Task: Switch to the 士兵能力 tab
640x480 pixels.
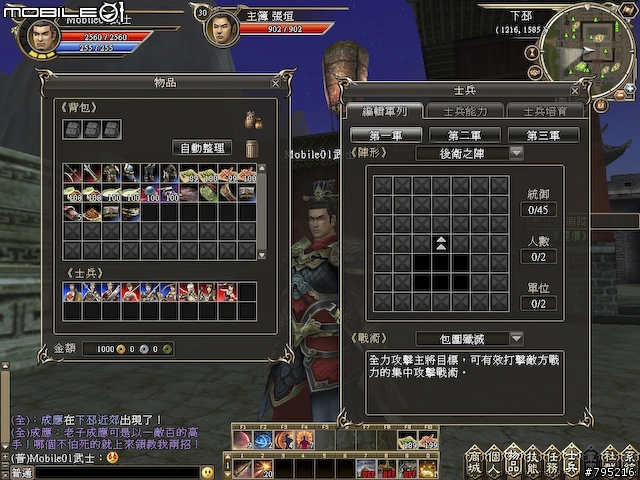Action: pos(464,111)
